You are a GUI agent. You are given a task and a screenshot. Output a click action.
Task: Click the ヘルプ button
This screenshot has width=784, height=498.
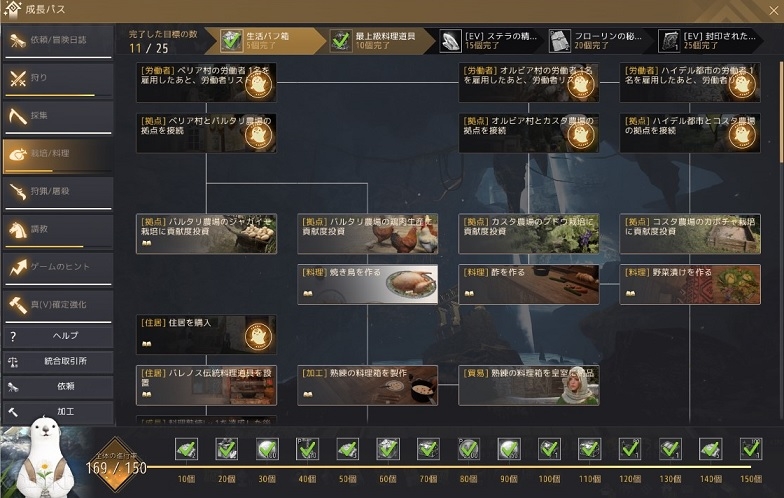[x=56, y=336]
